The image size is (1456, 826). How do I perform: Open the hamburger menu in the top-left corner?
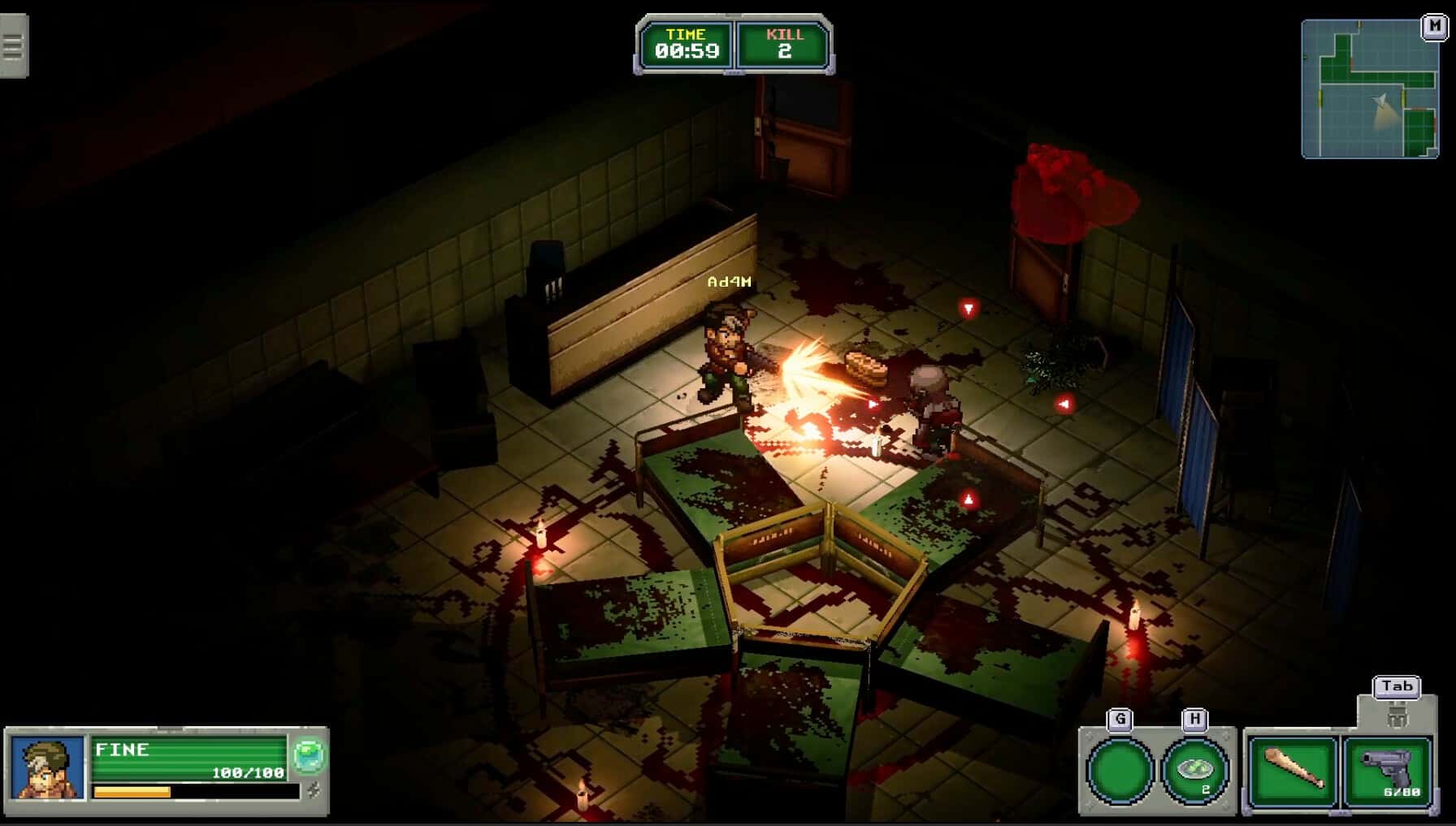point(13,46)
